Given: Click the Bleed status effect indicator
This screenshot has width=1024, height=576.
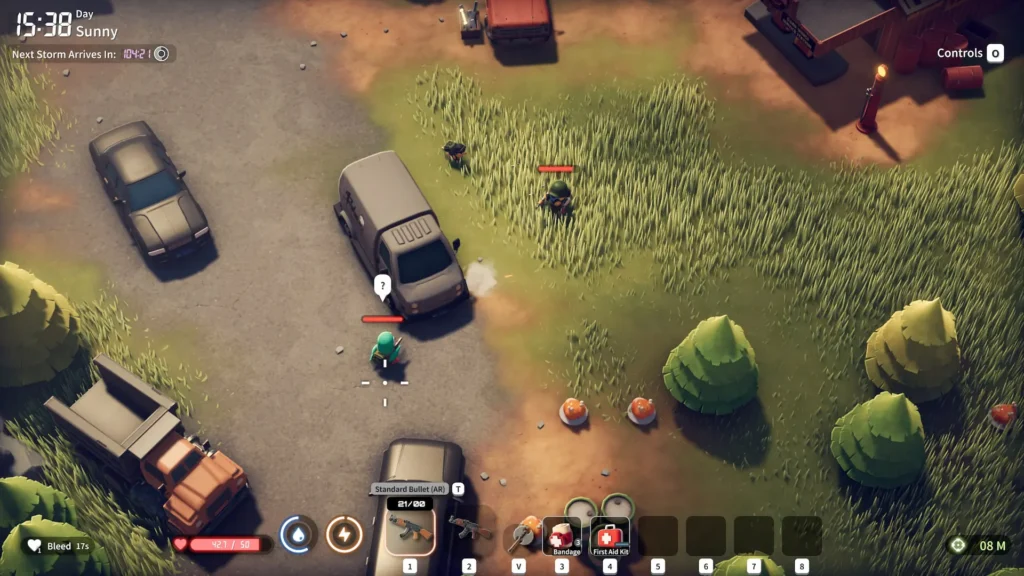Looking at the screenshot, I should (x=58, y=546).
